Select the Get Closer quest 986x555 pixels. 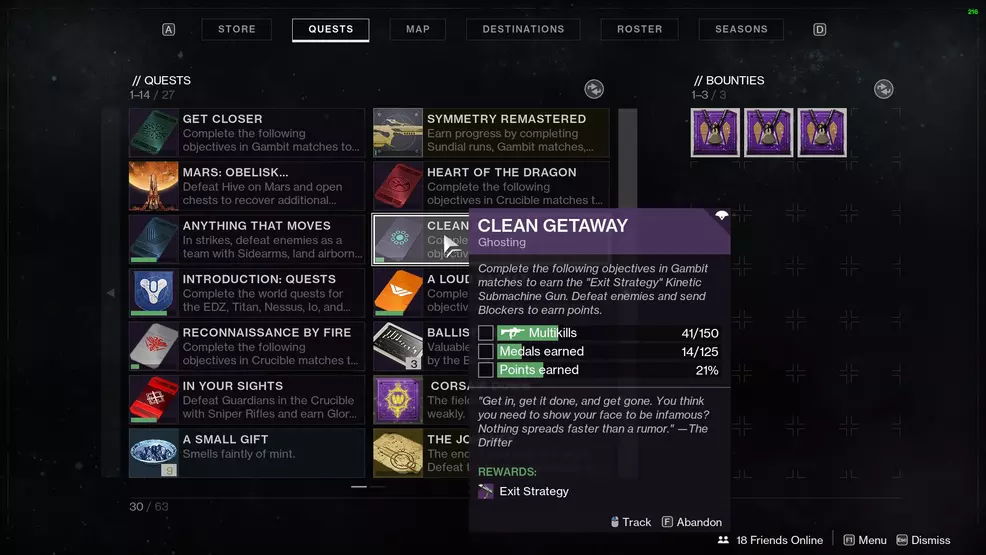[247, 133]
